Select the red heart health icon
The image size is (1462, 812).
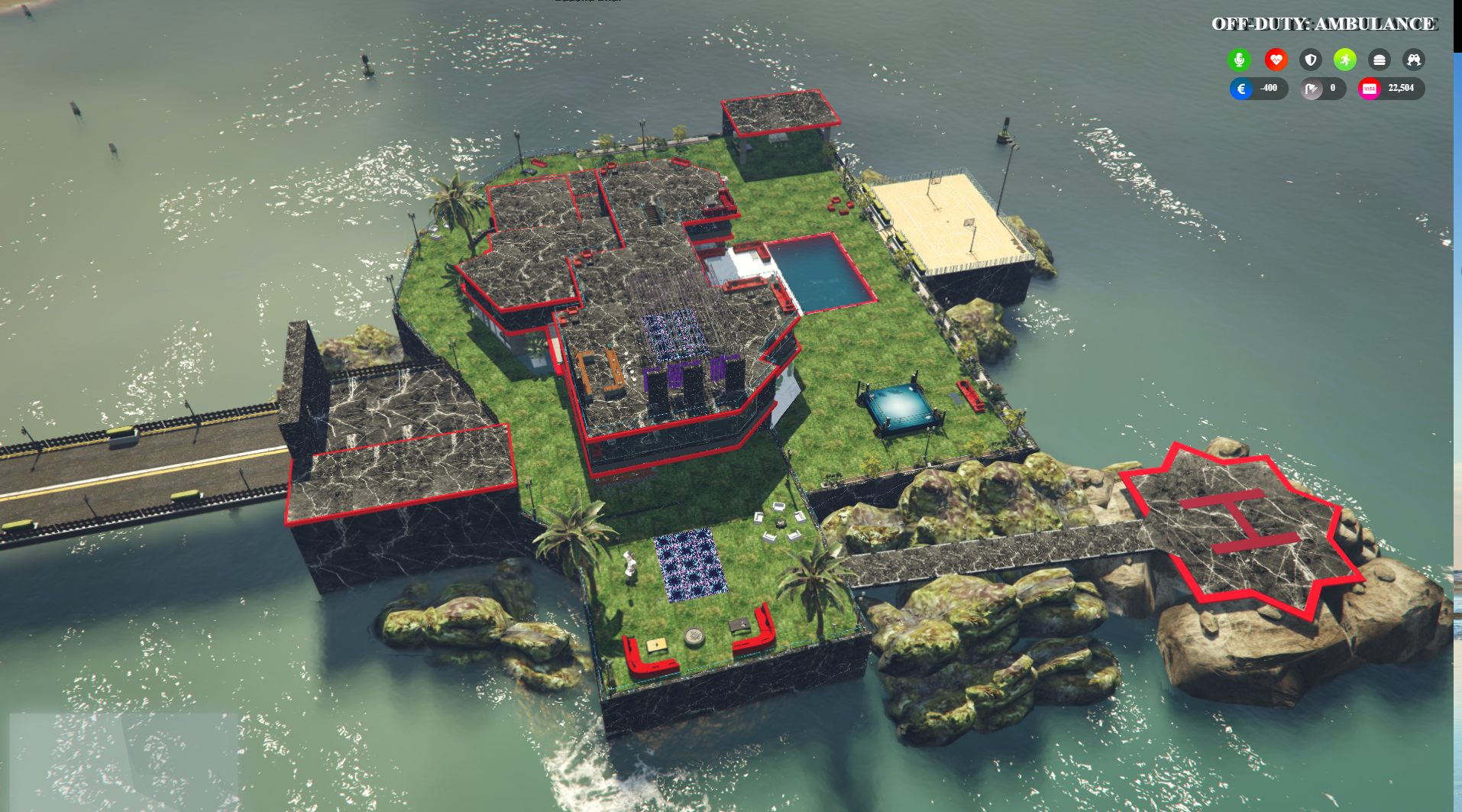click(1275, 60)
